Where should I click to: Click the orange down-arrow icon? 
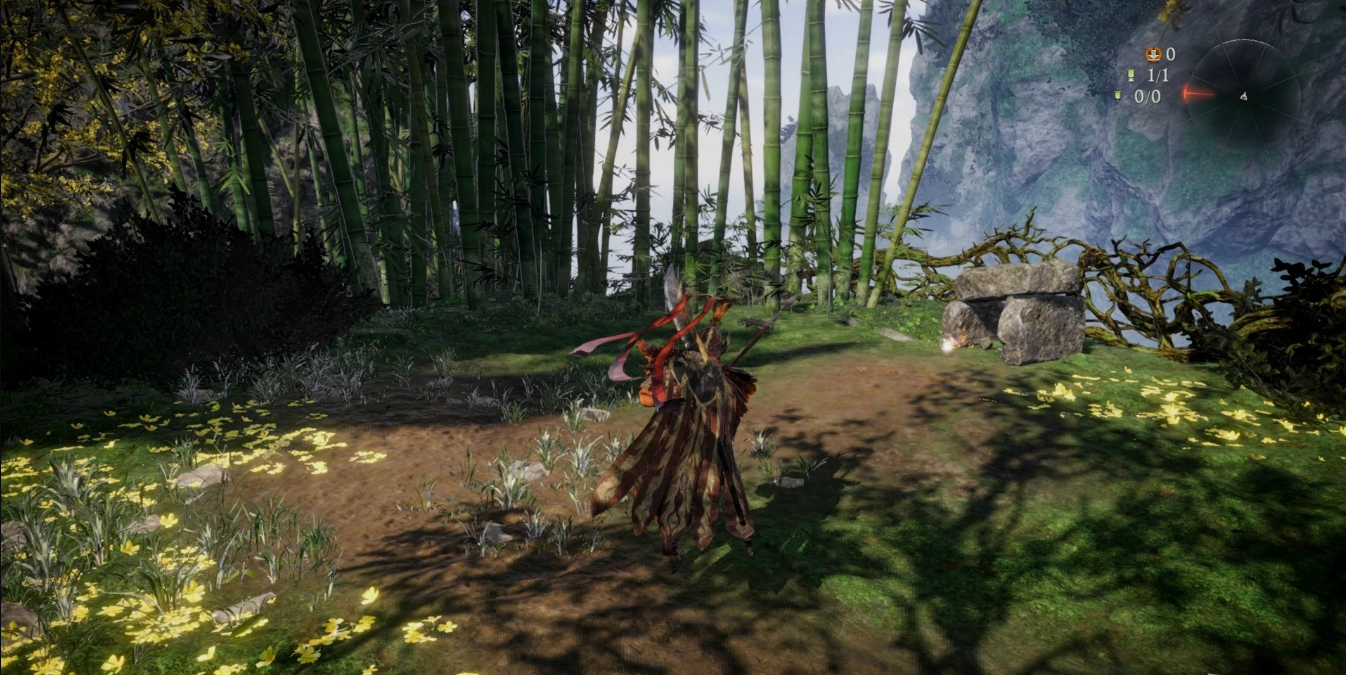[1152, 54]
